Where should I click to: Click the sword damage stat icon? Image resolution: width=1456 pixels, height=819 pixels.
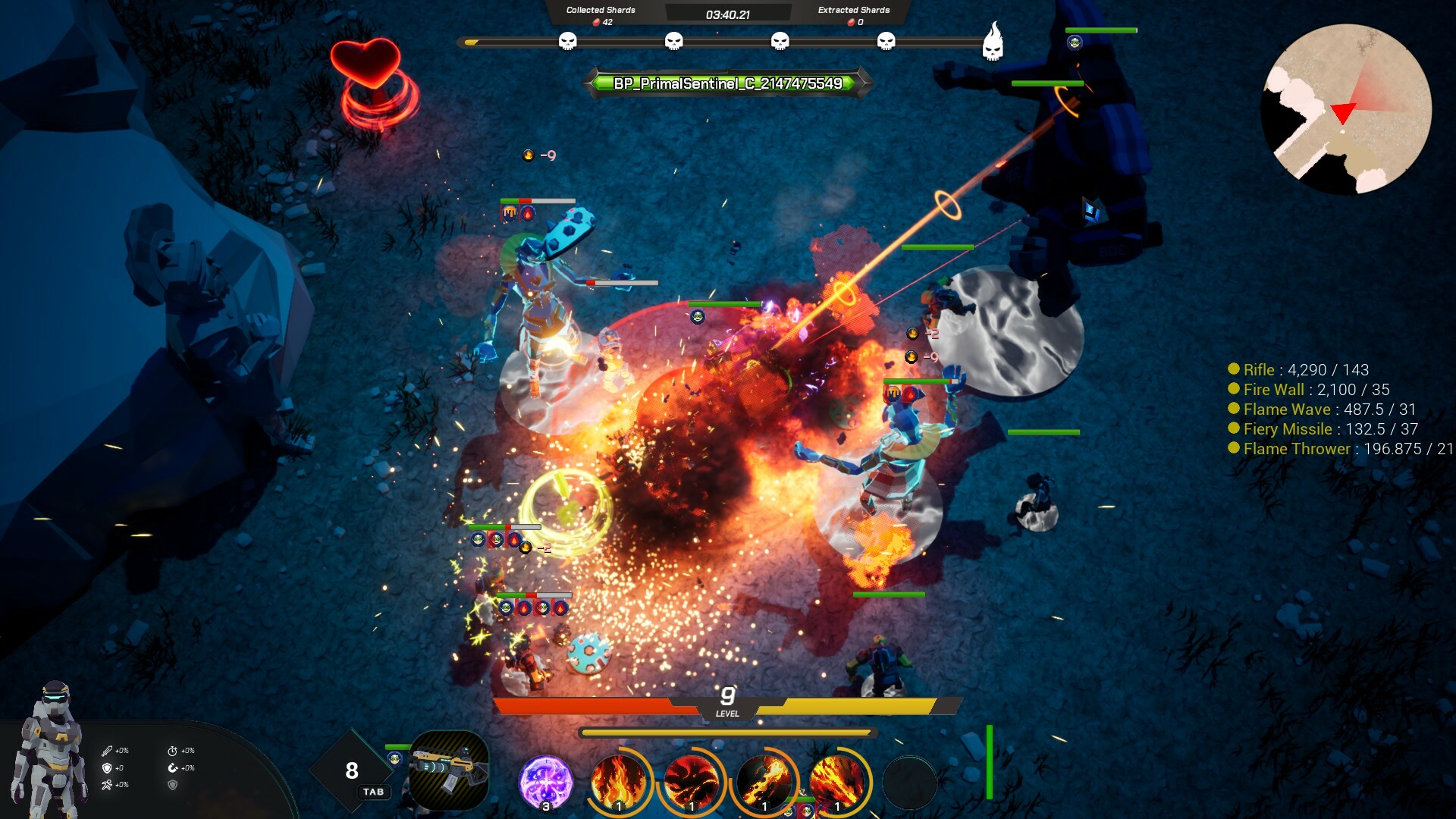tap(107, 752)
